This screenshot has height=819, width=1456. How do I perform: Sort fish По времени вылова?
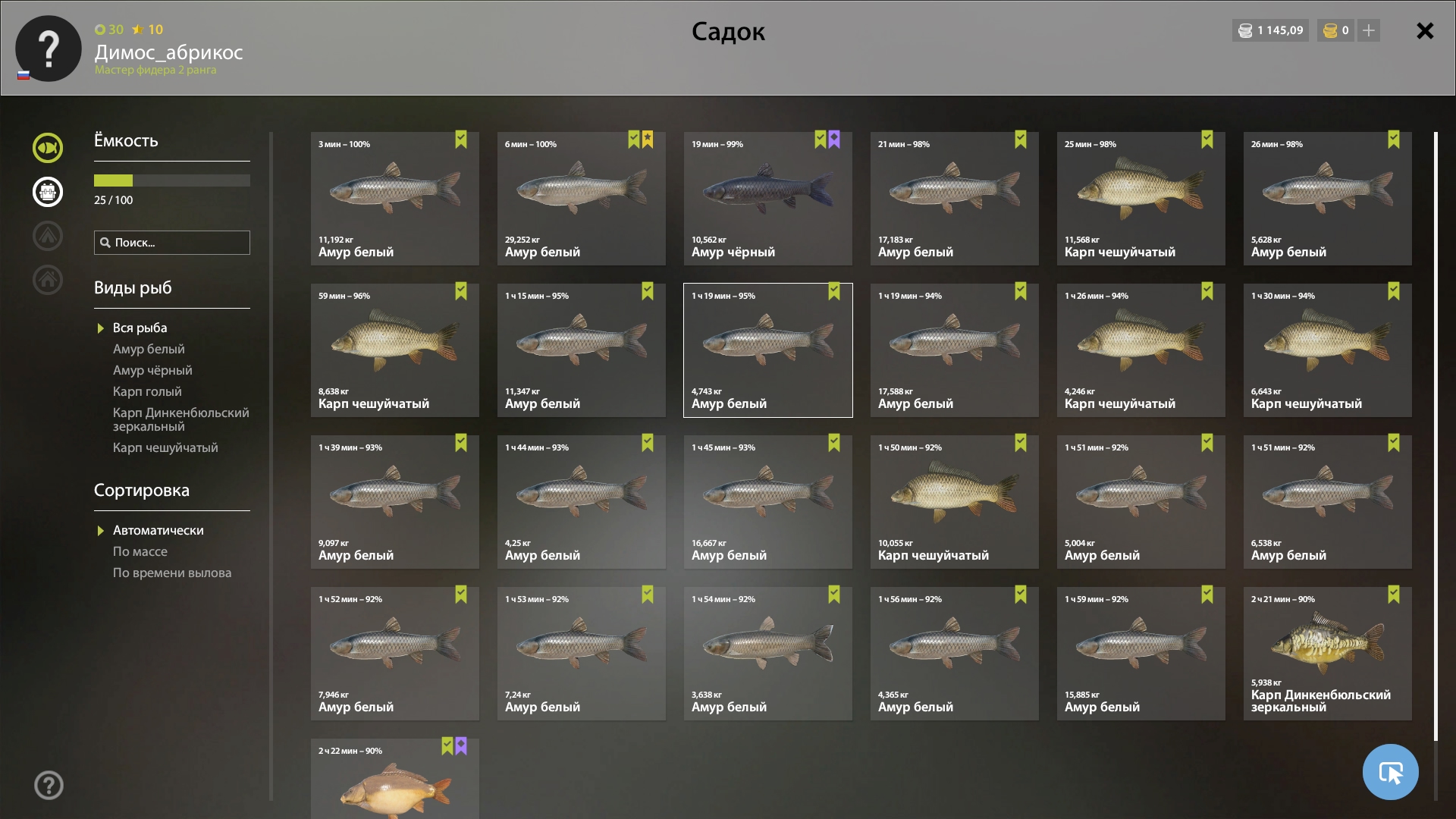tap(172, 573)
